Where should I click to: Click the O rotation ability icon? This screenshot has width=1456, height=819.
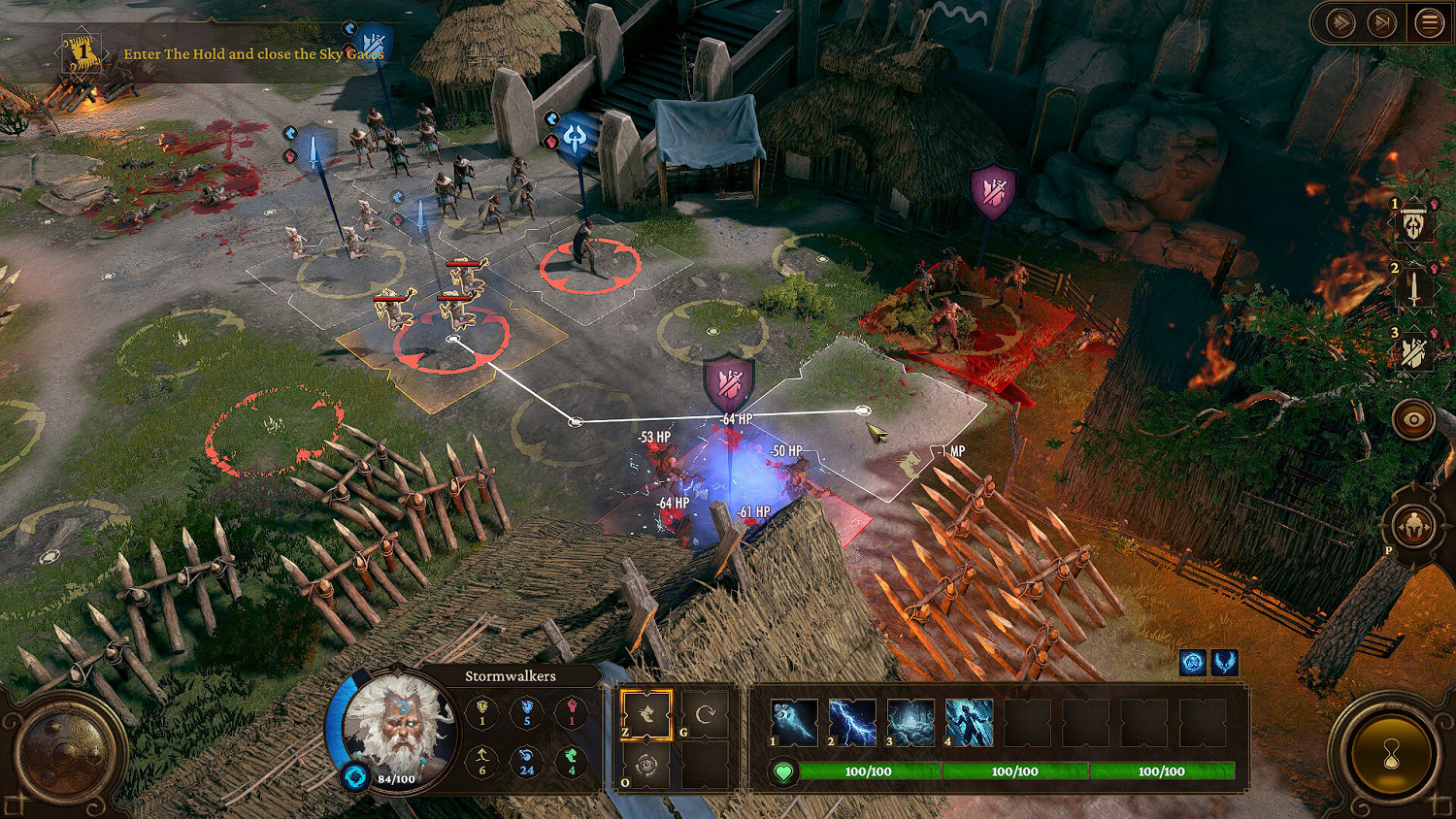pos(645,766)
